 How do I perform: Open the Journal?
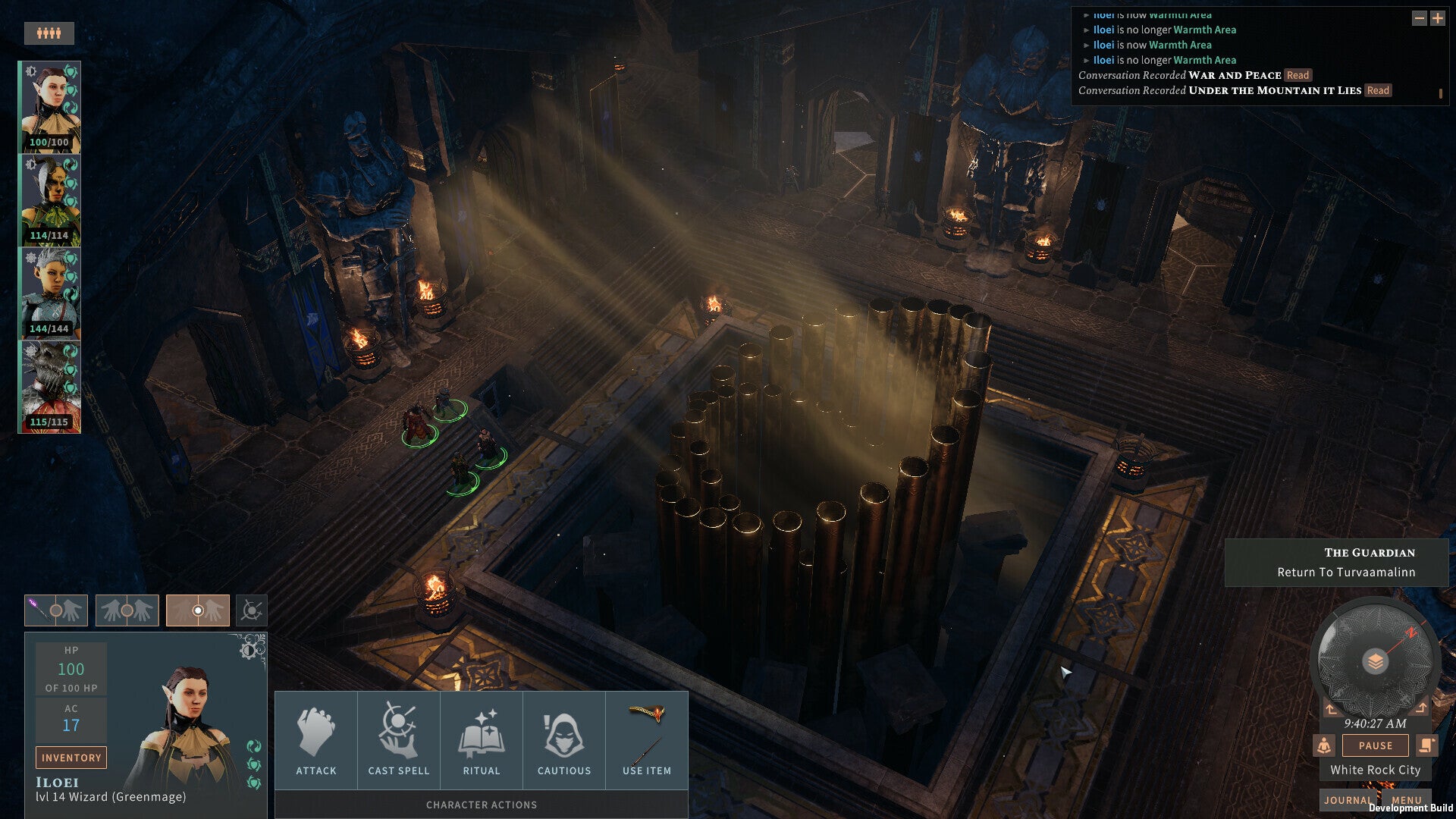click(x=1348, y=800)
